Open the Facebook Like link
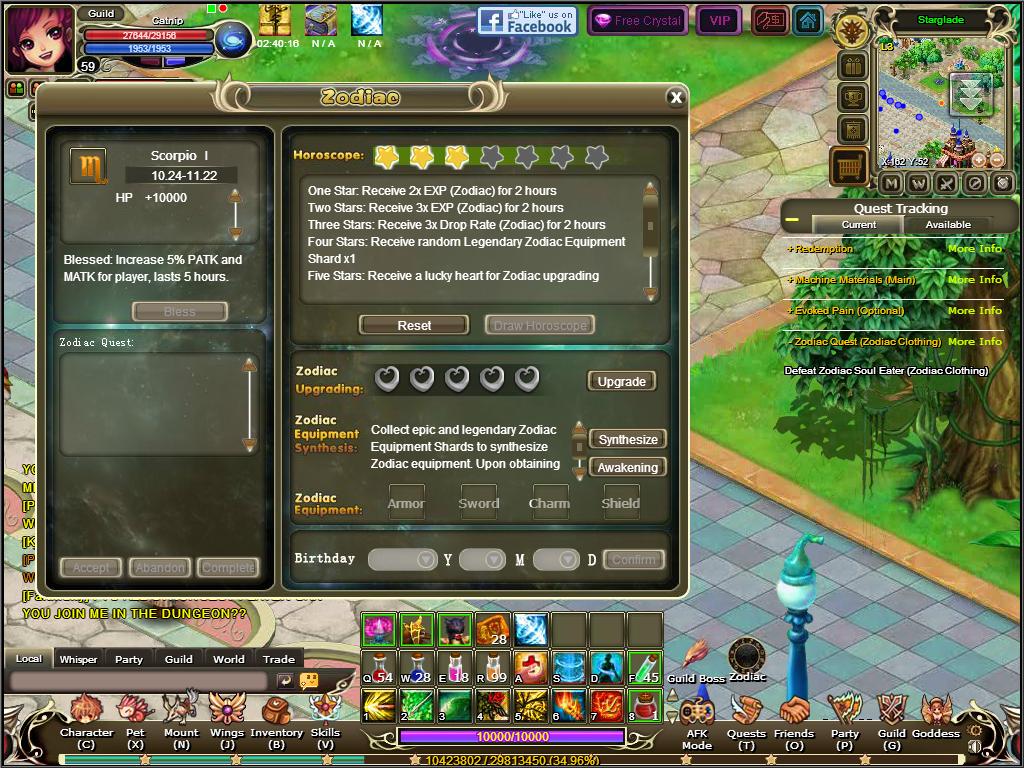Screen dimensions: 1024x768 (x=527, y=20)
